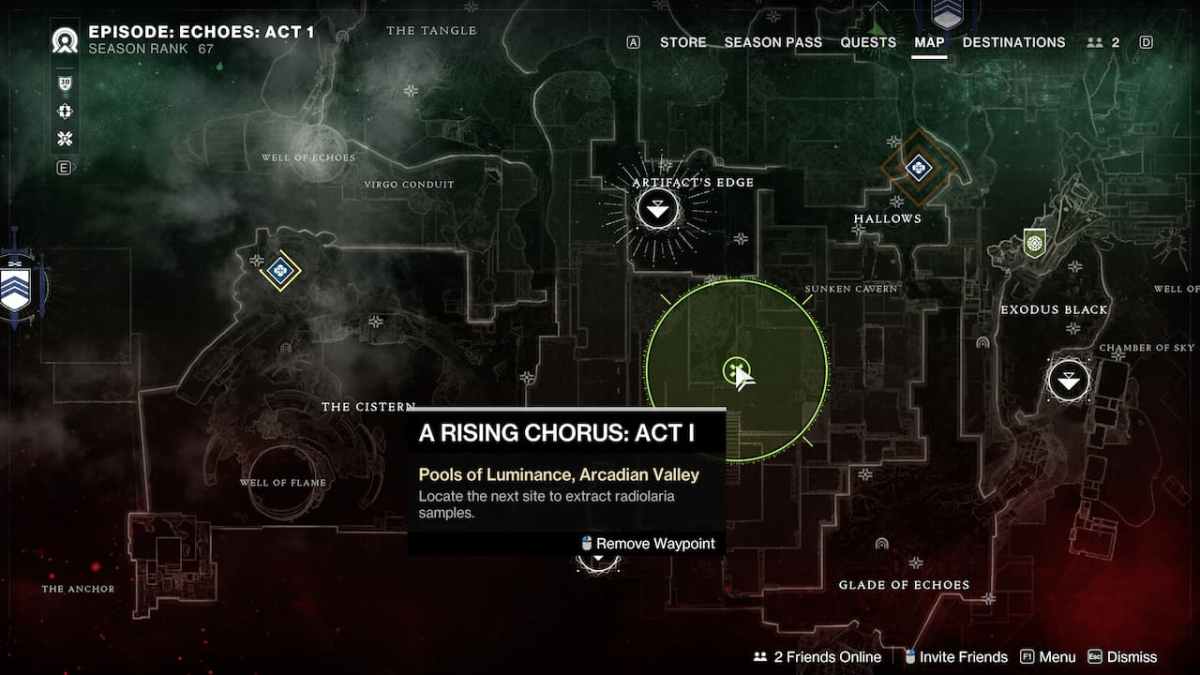
Task: Switch to the Destinations tab
Action: (1014, 42)
